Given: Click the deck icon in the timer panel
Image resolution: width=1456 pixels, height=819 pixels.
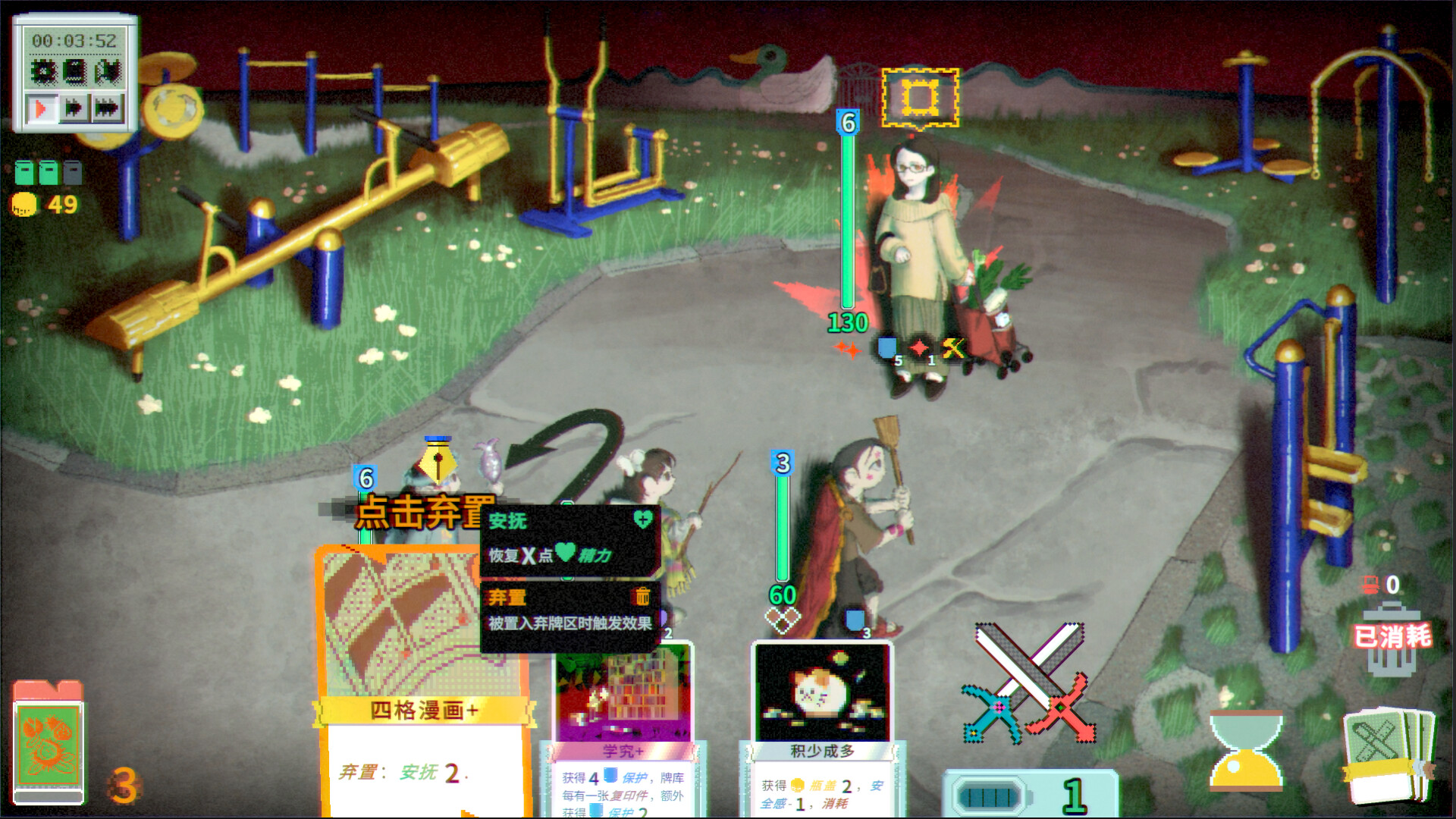Looking at the screenshot, I should tap(74, 71).
